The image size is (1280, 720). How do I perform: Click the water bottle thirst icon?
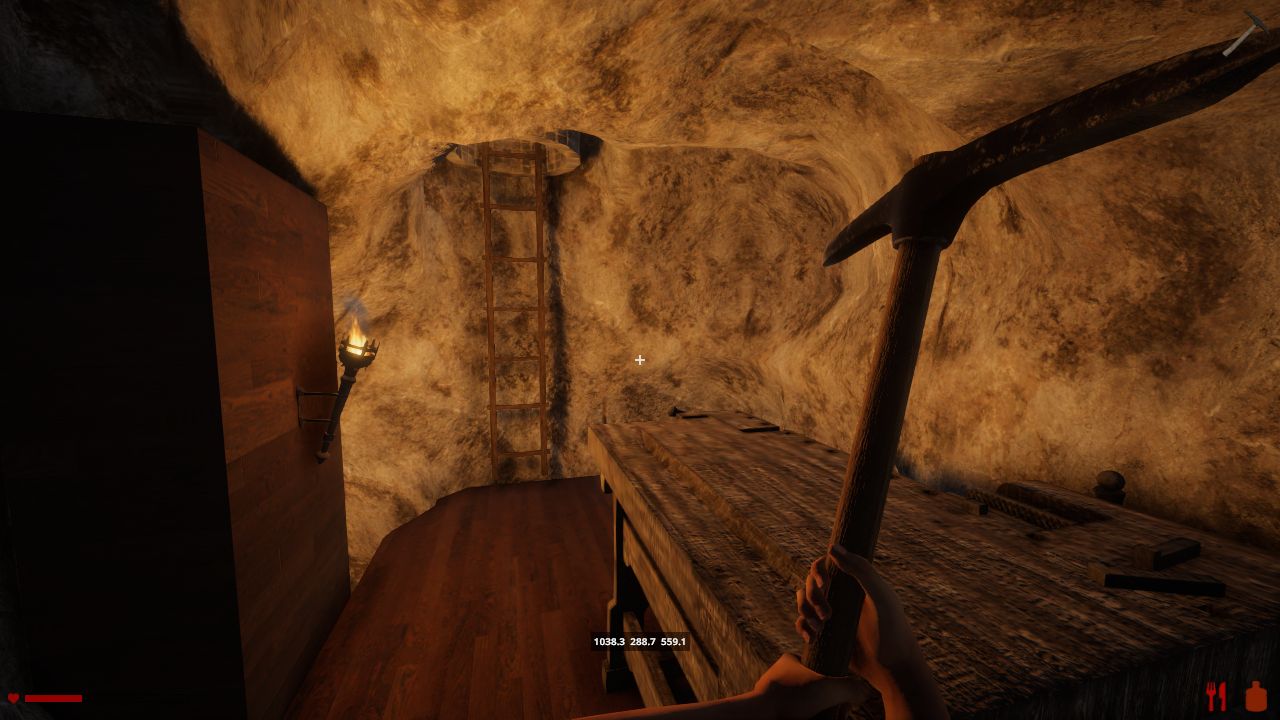pyautogui.click(x=1256, y=696)
